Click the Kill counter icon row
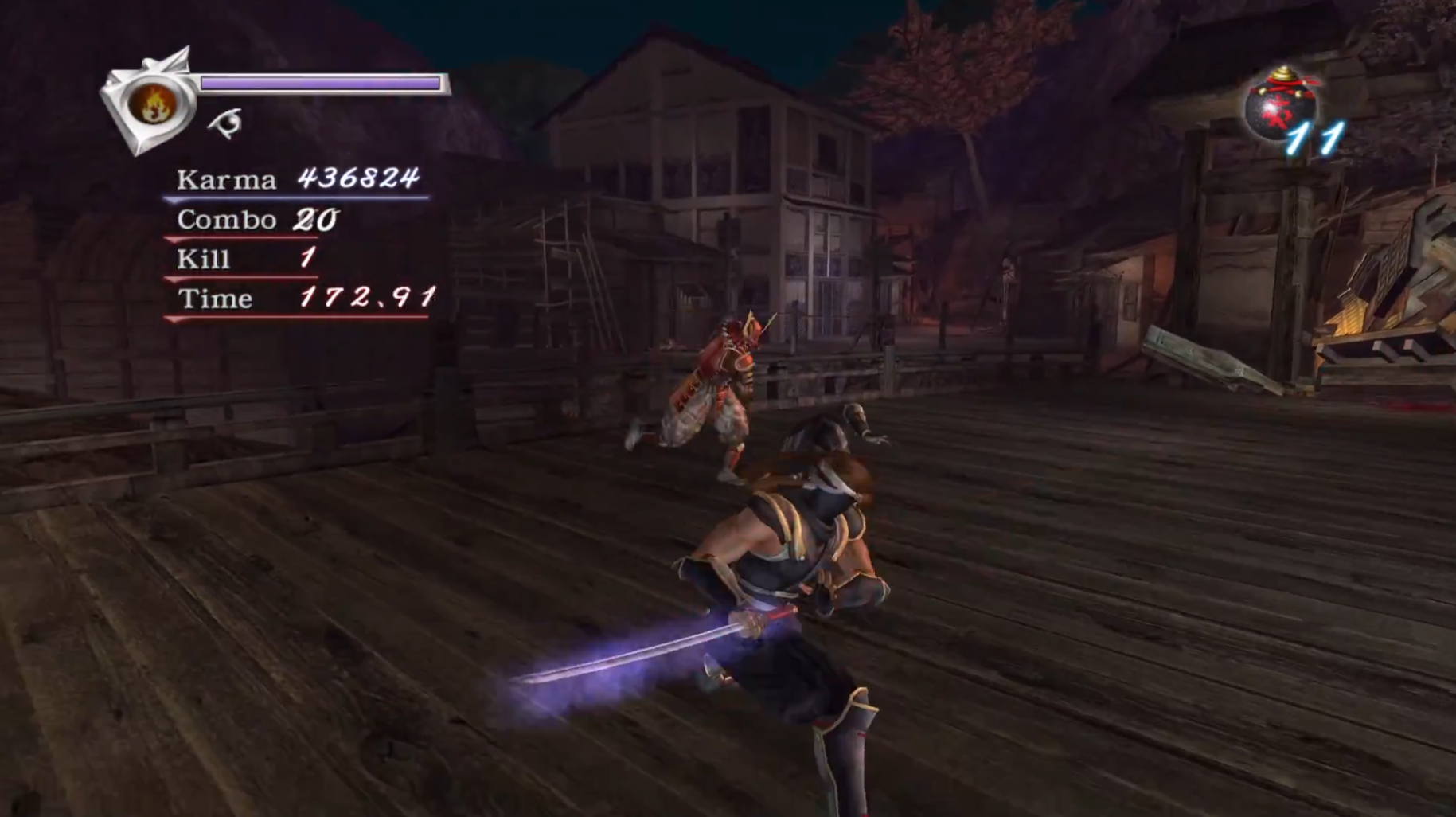This screenshot has height=817, width=1456. [203, 259]
